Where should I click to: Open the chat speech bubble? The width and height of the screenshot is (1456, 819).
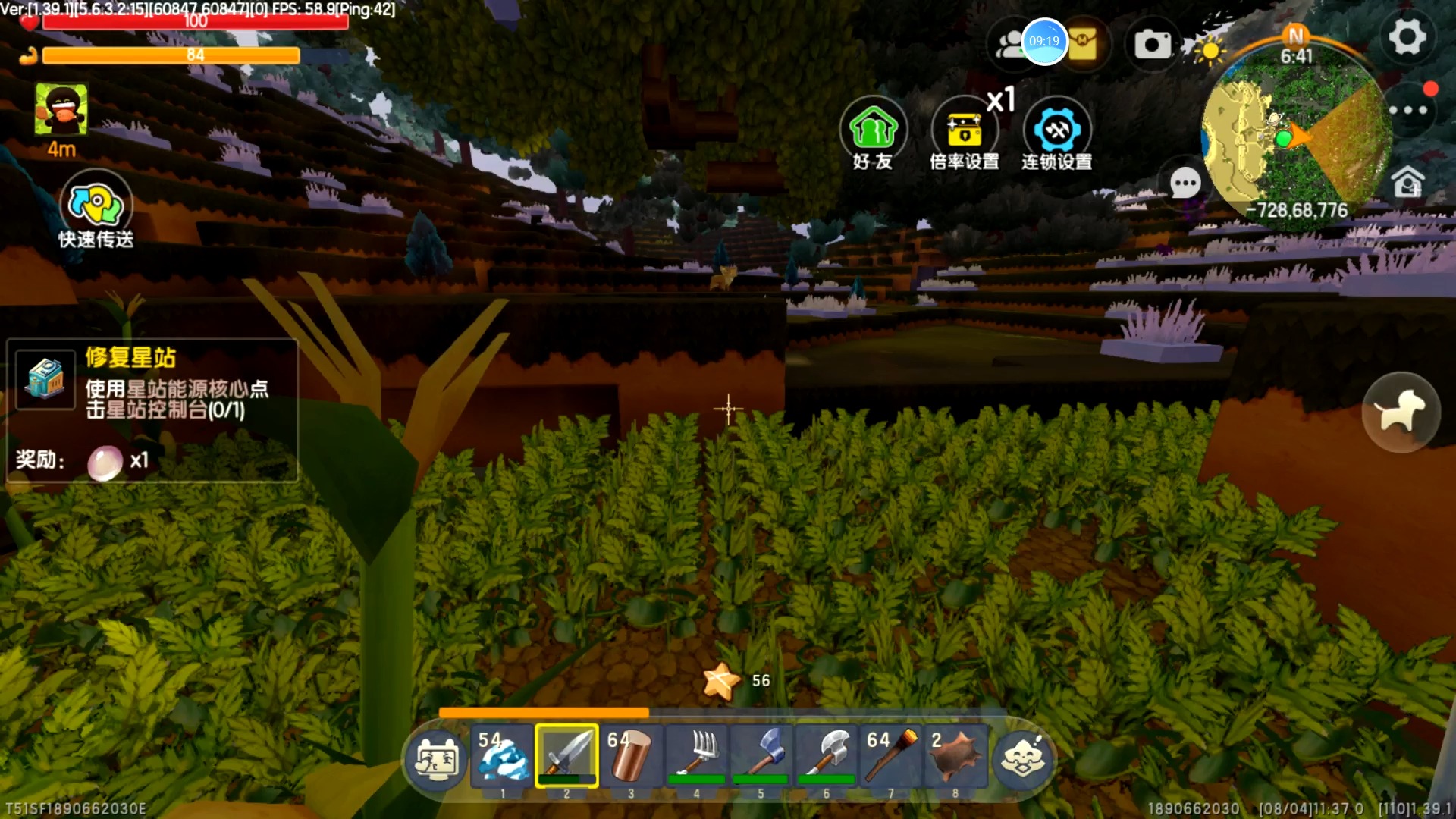(x=1185, y=183)
